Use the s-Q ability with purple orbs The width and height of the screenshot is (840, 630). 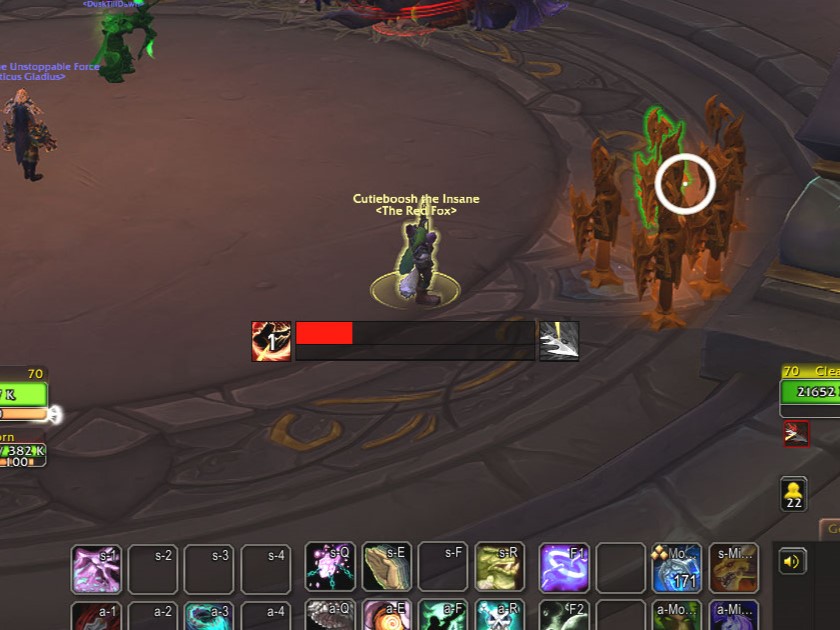[x=330, y=568]
